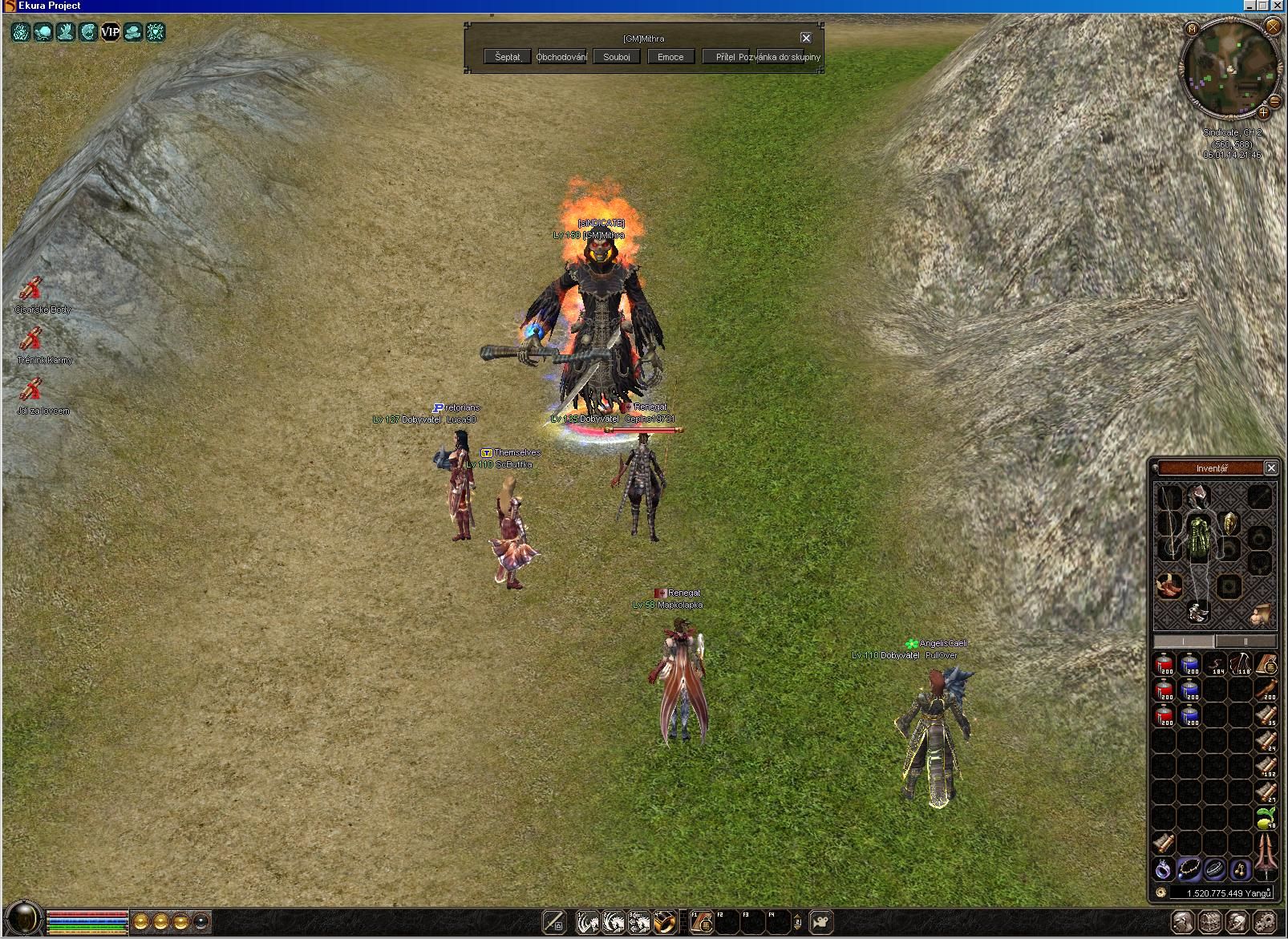Screen dimensions: 1288x939
Task: Select the green sprout fruit item stack
Action: click(x=1266, y=818)
